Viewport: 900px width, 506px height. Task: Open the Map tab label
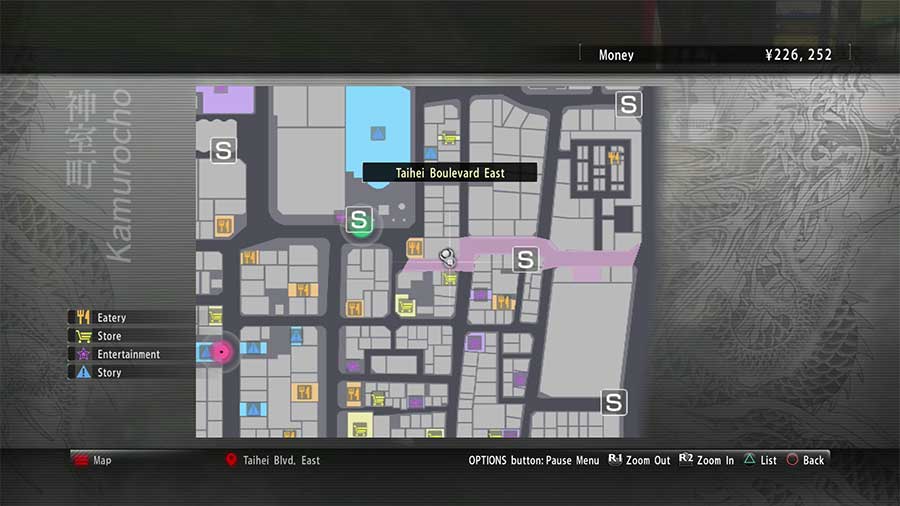[x=102, y=460]
